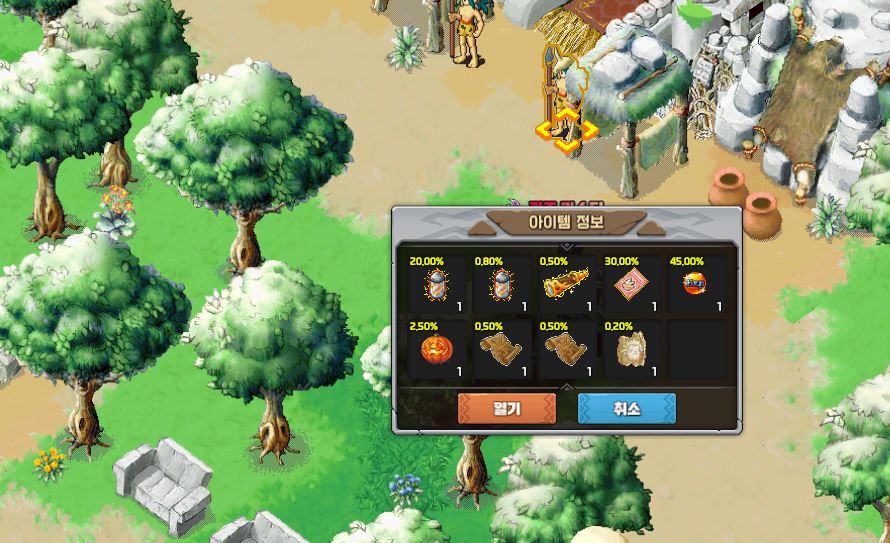The height and width of the screenshot is (543, 890).
Task: Choose the jack-o'-lantern pumpkin item
Action: click(x=436, y=350)
